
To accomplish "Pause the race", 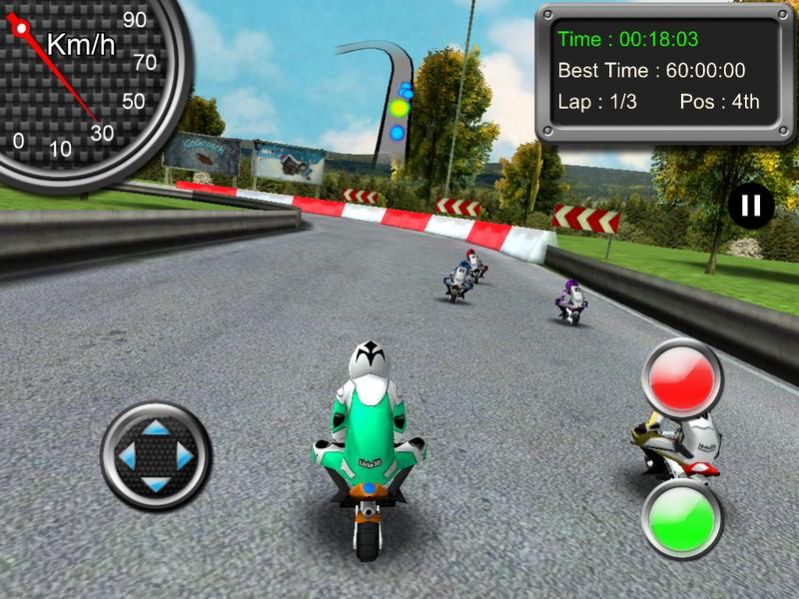I will pos(750,206).
